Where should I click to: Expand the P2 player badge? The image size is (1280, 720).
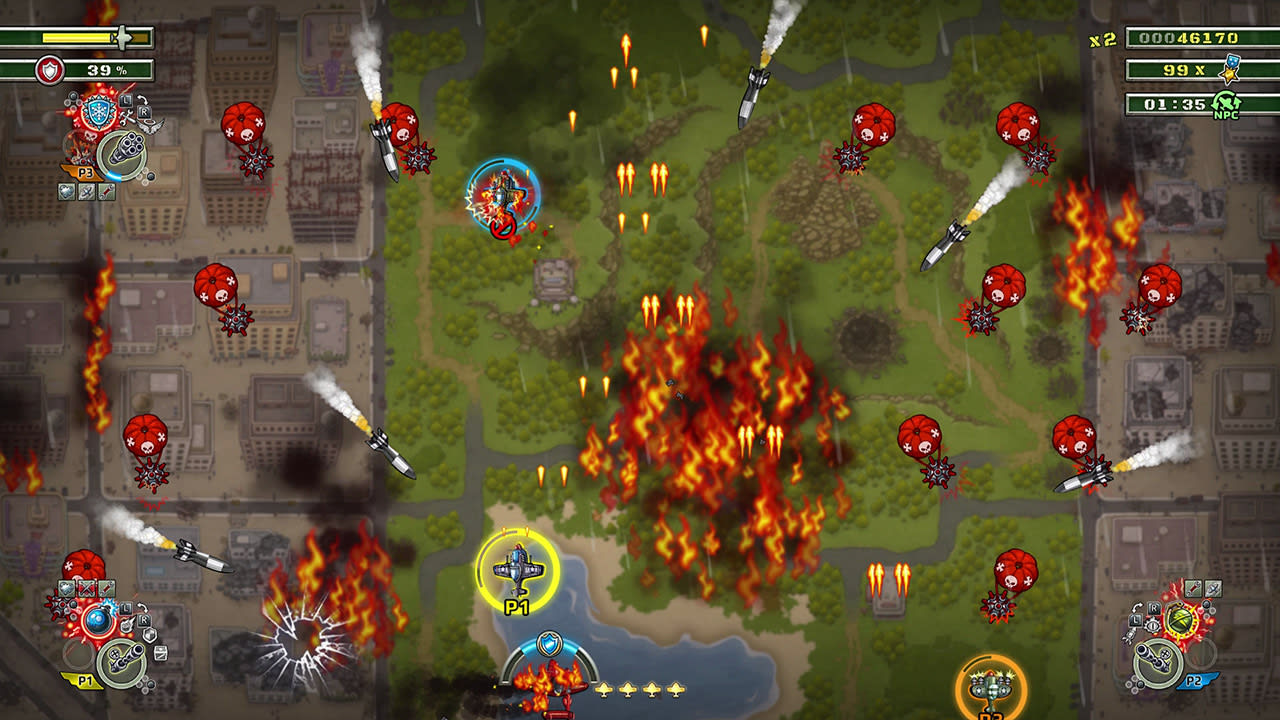[x=1194, y=679]
